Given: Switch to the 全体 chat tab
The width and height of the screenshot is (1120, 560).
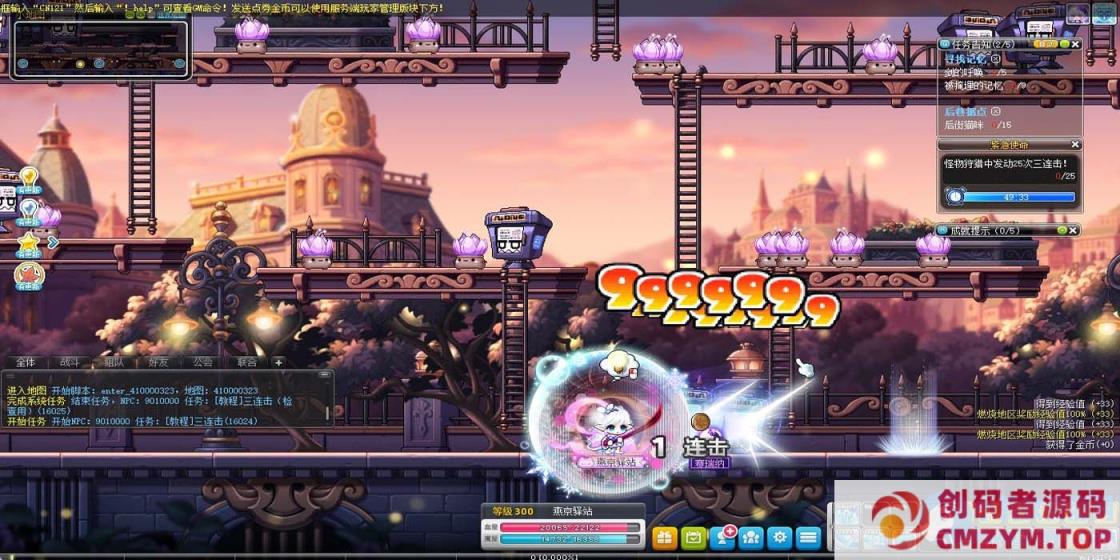Looking at the screenshot, I should (x=25, y=362).
